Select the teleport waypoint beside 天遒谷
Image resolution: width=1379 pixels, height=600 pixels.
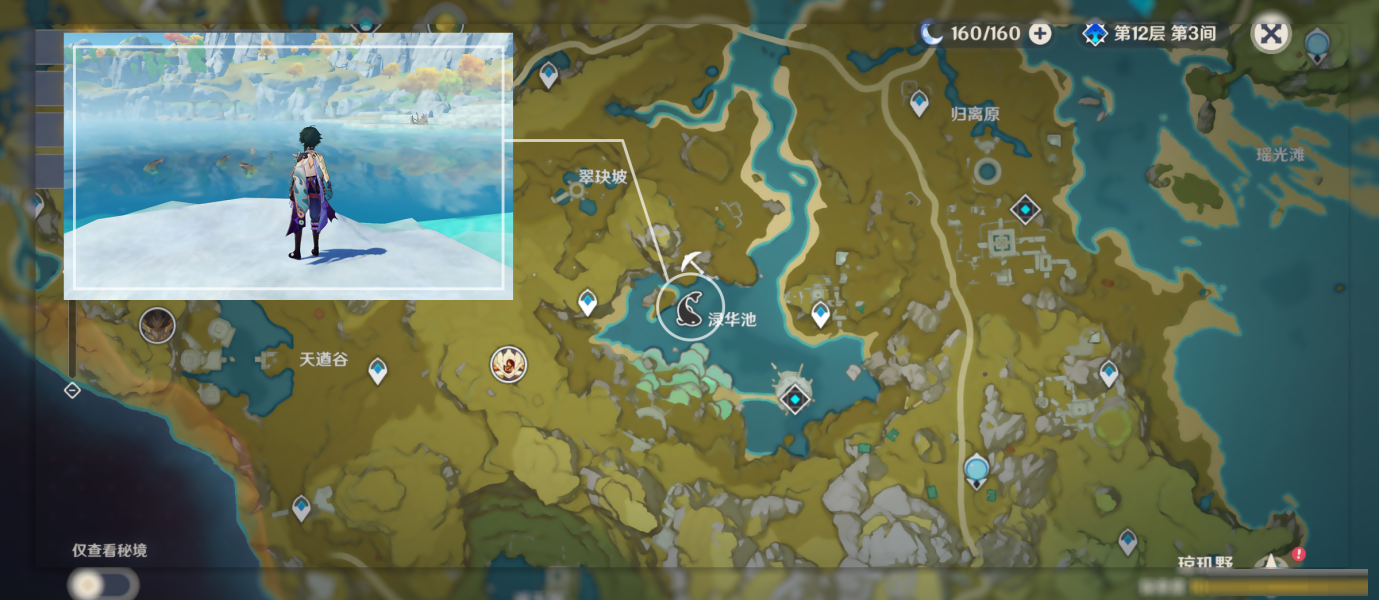[377, 370]
